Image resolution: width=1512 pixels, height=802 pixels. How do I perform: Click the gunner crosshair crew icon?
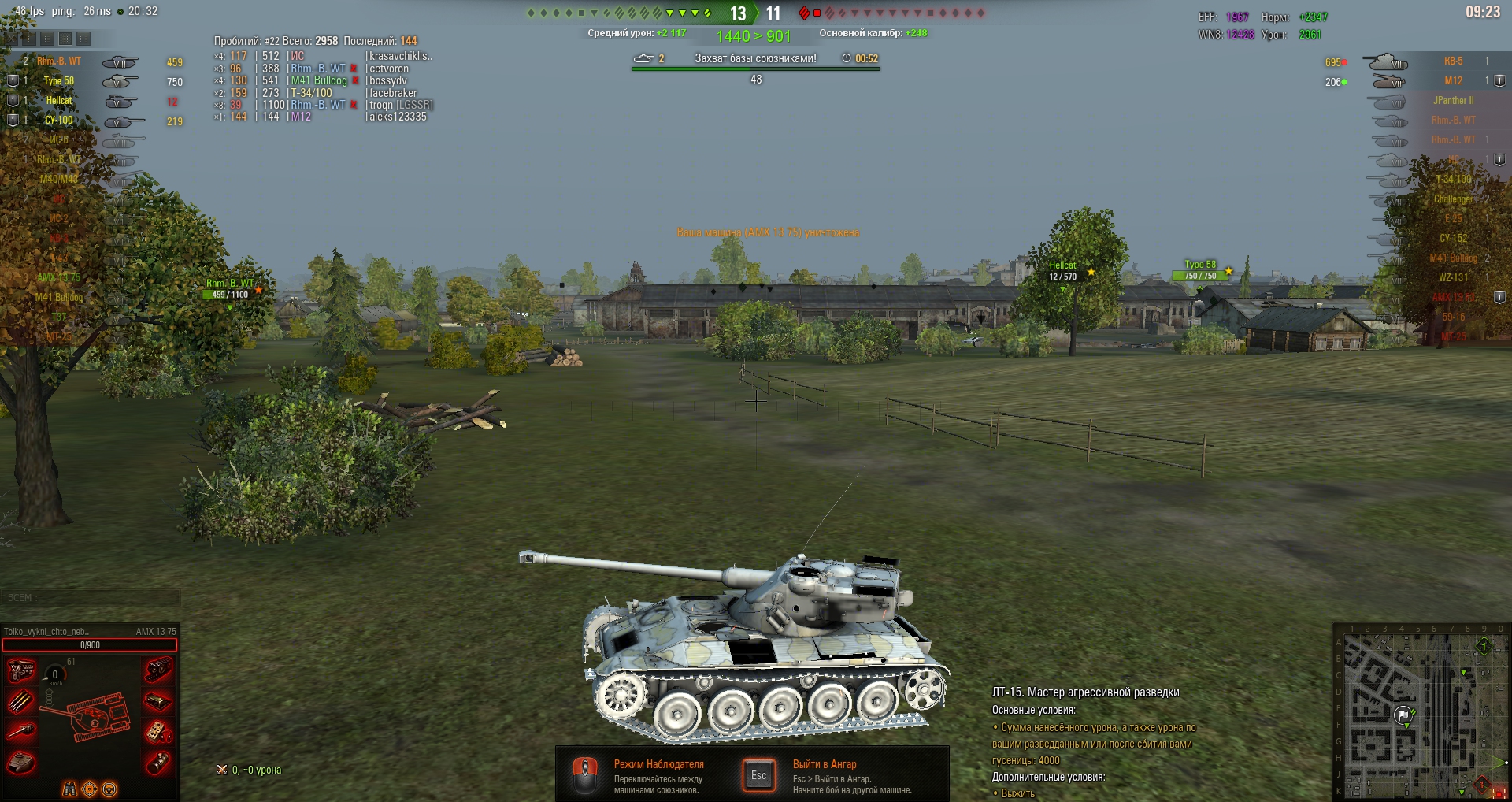click(x=90, y=789)
